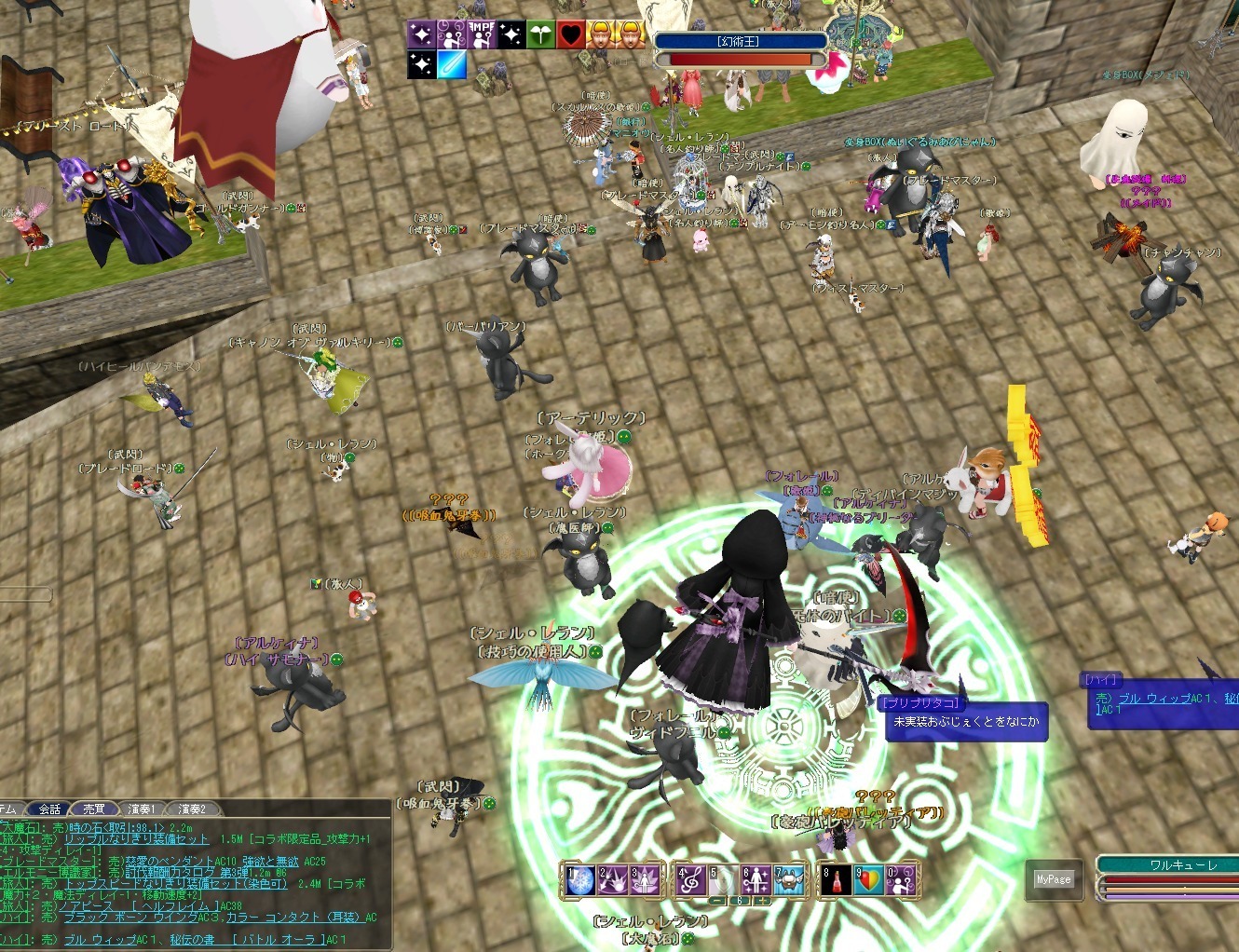
Task: Click the hotbar page minus button
Action: tap(717, 901)
